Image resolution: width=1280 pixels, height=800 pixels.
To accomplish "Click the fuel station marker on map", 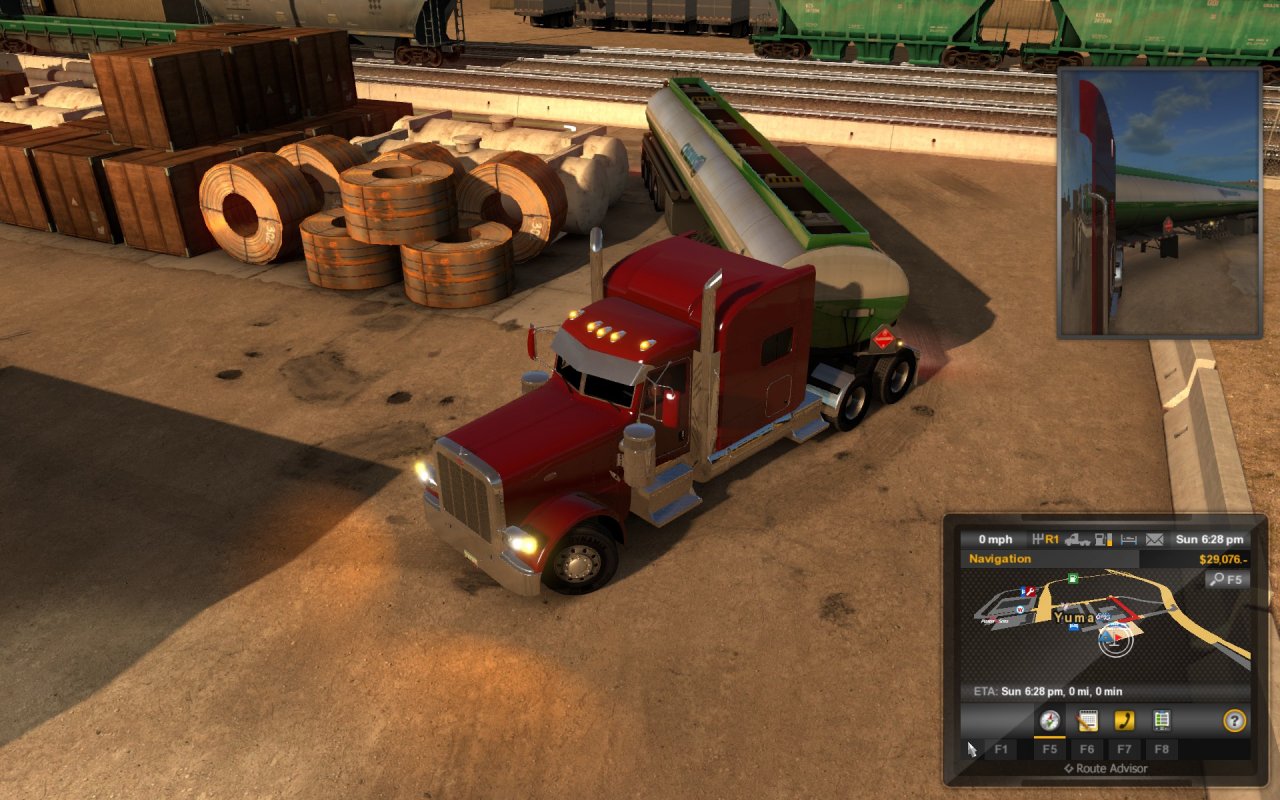I will [x=1073, y=578].
